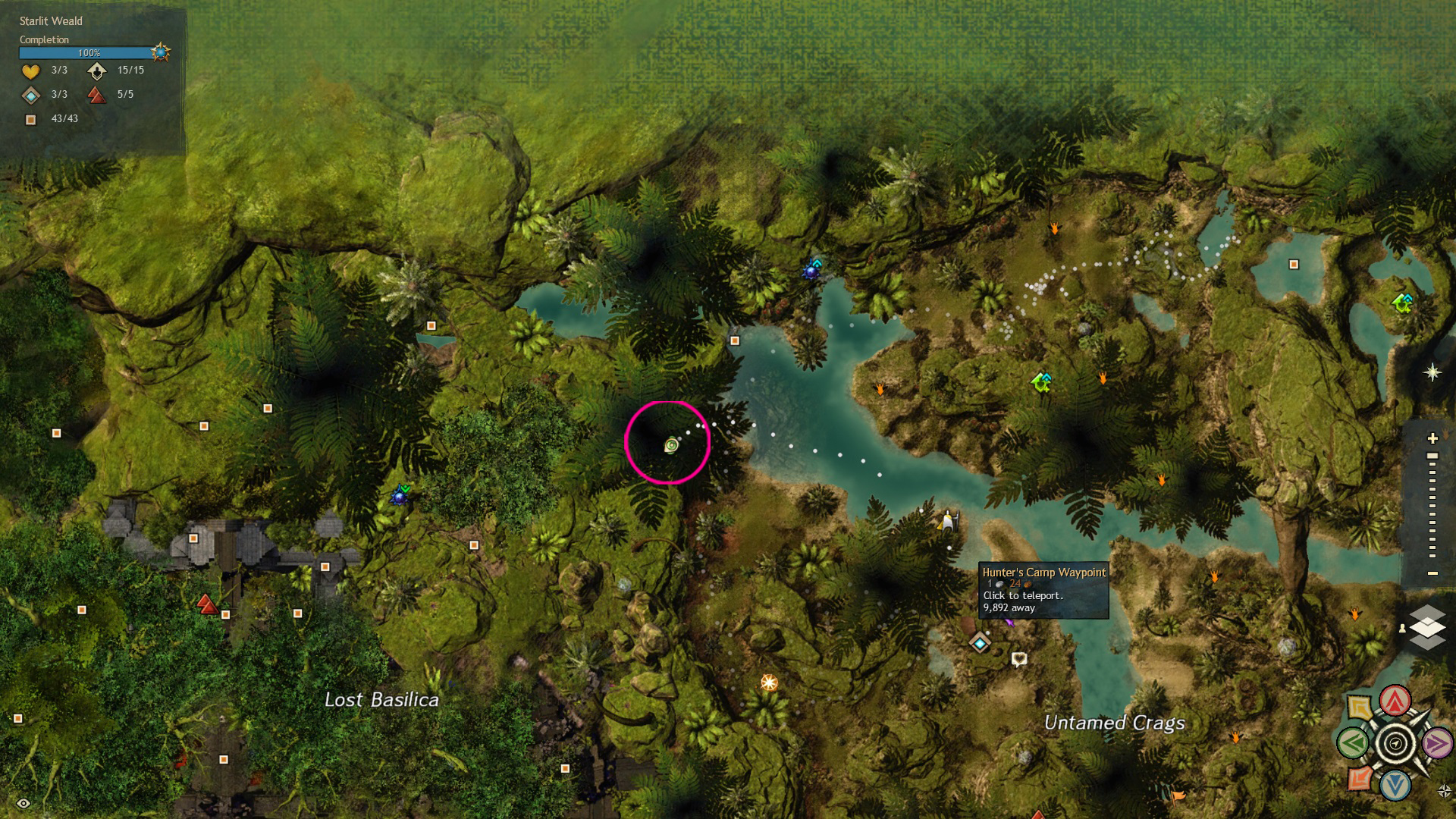
Task: Click the orange sunburst event marker
Action: (x=769, y=682)
